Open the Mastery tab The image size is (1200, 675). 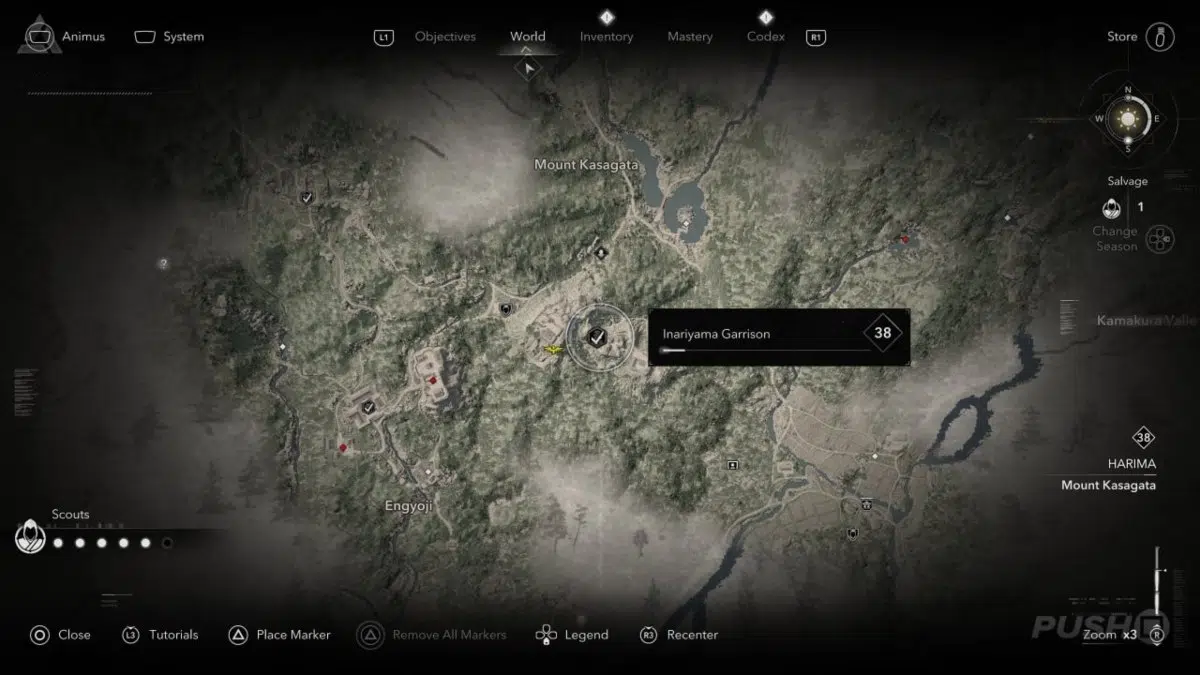690,37
